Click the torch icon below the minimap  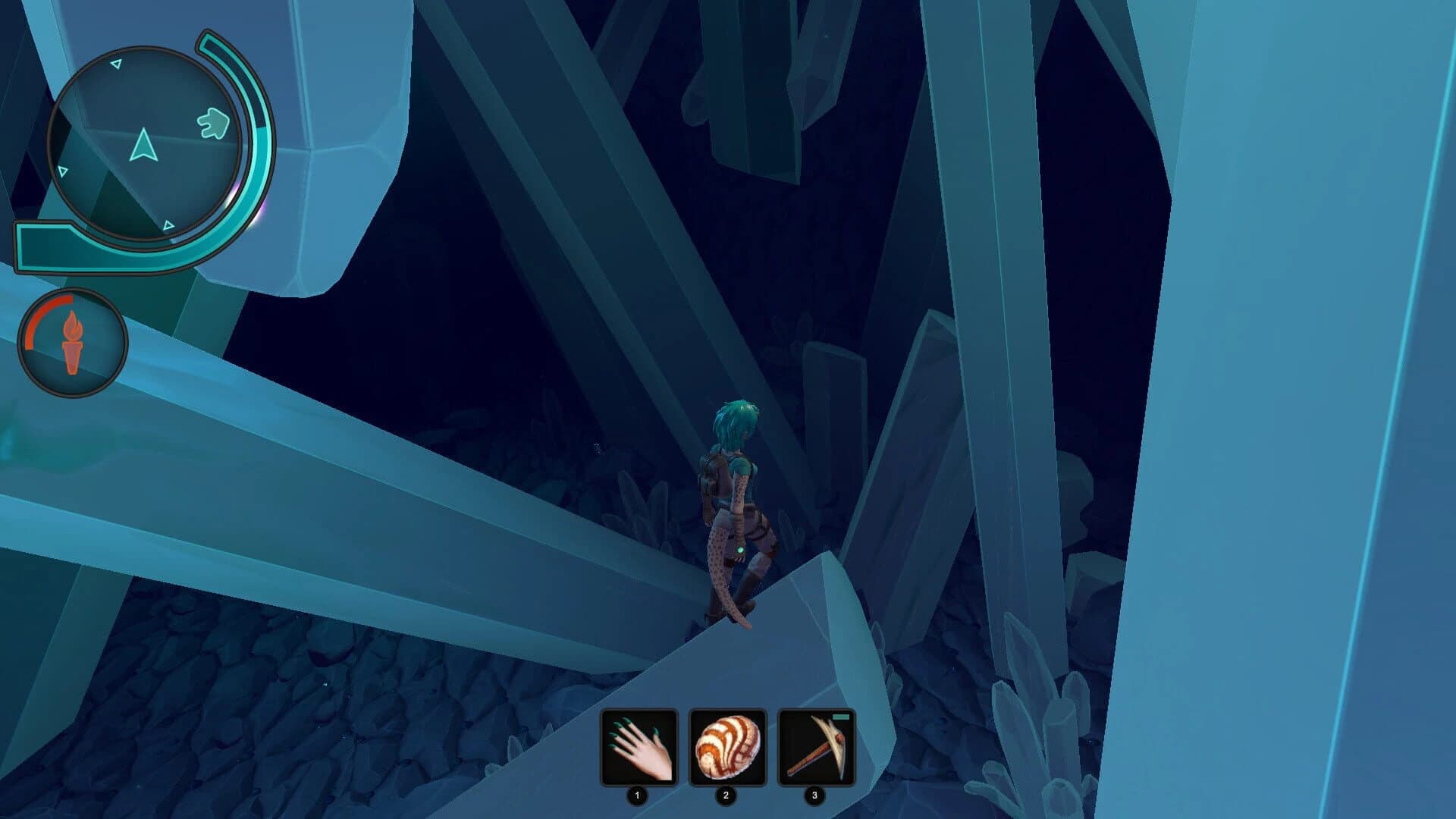(x=73, y=342)
